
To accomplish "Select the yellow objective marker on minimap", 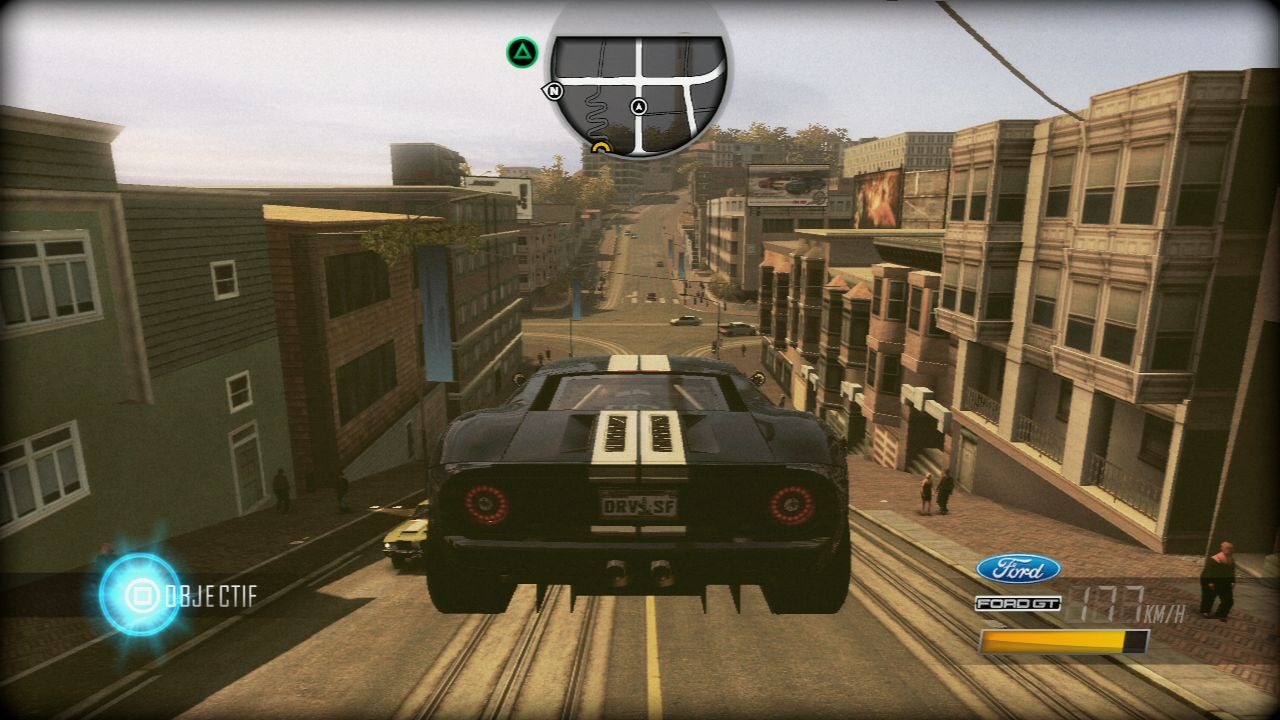I will click(601, 149).
